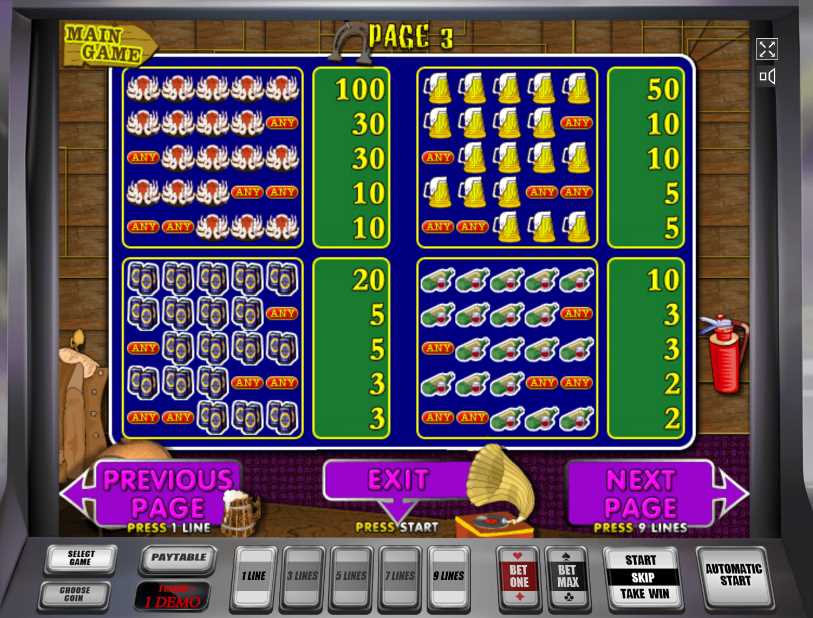
Task: Select the 1 Line button
Action: (253, 577)
